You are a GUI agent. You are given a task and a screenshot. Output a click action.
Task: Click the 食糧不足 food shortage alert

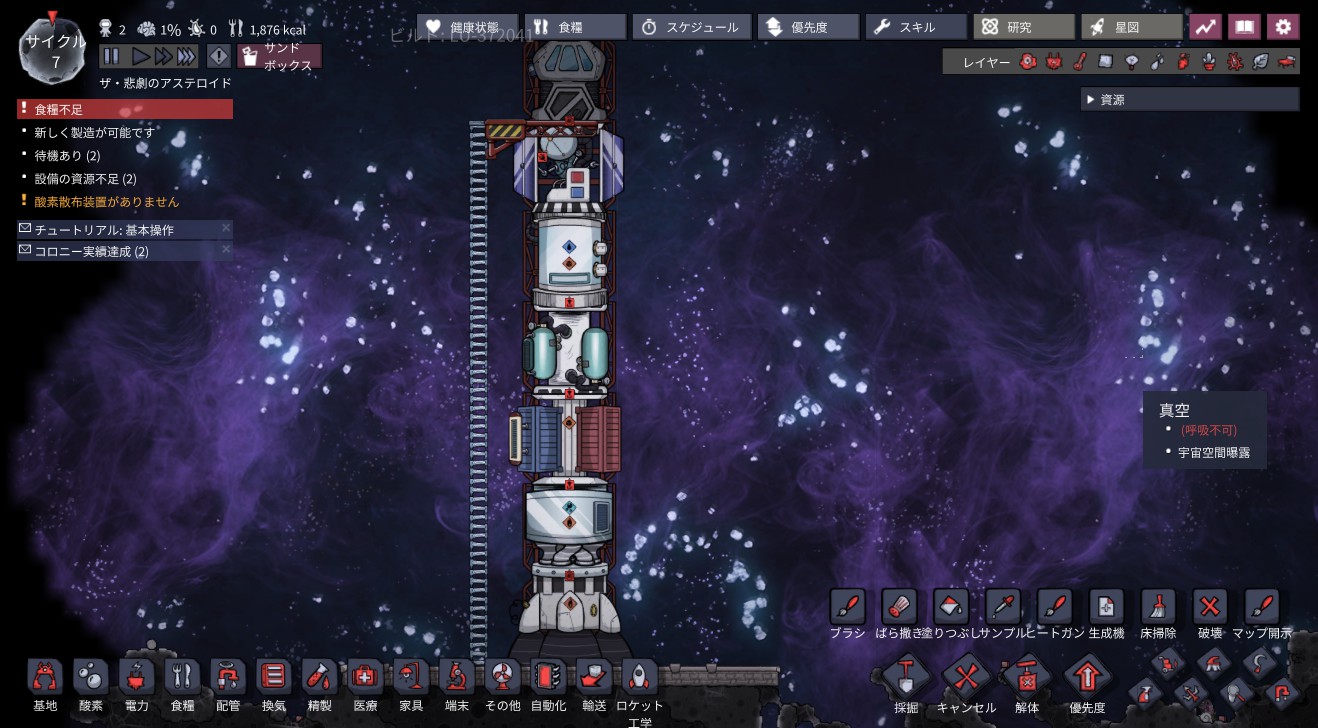click(124, 109)
